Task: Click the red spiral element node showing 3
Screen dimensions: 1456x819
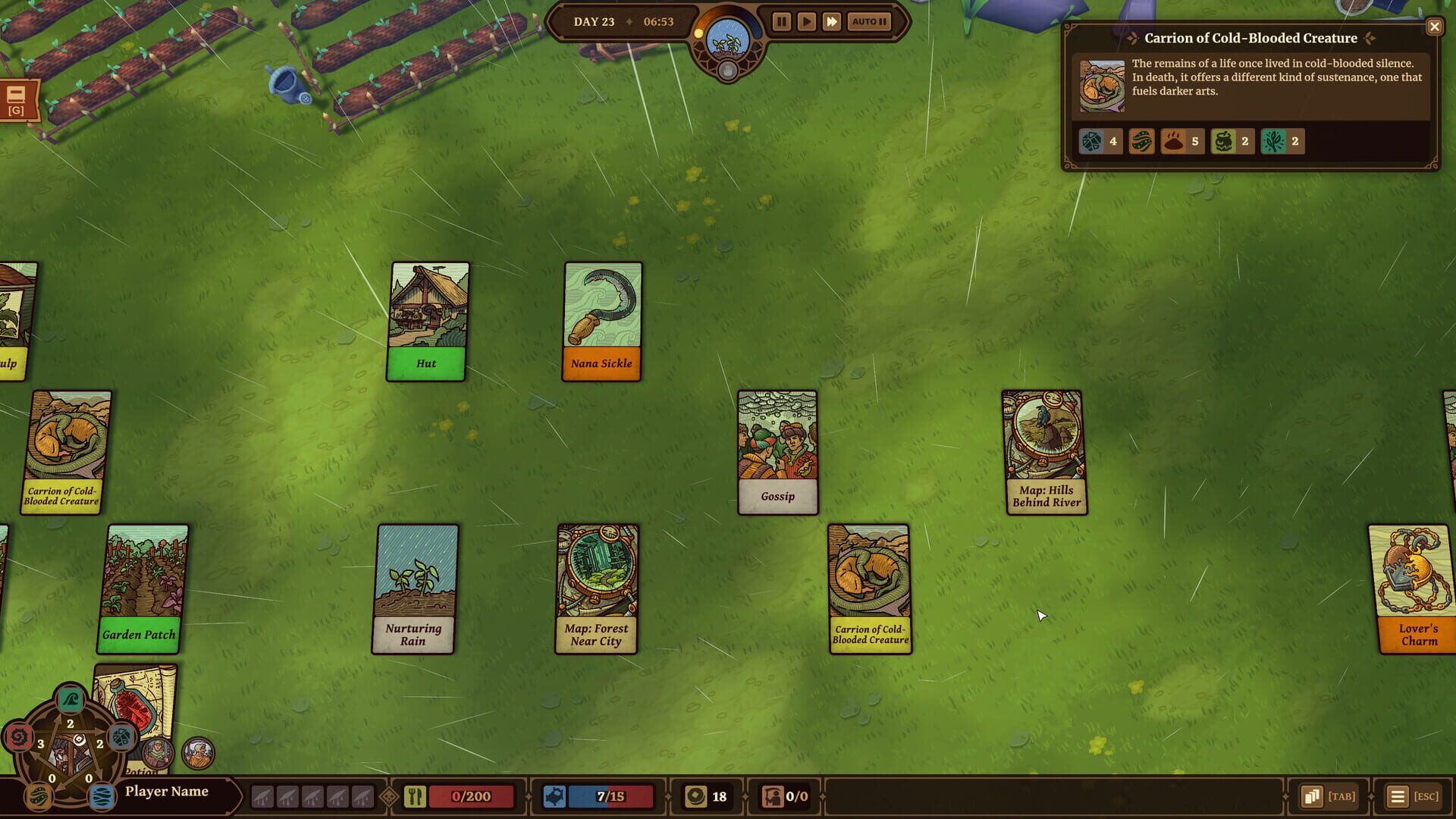Action: coord(21,737)
